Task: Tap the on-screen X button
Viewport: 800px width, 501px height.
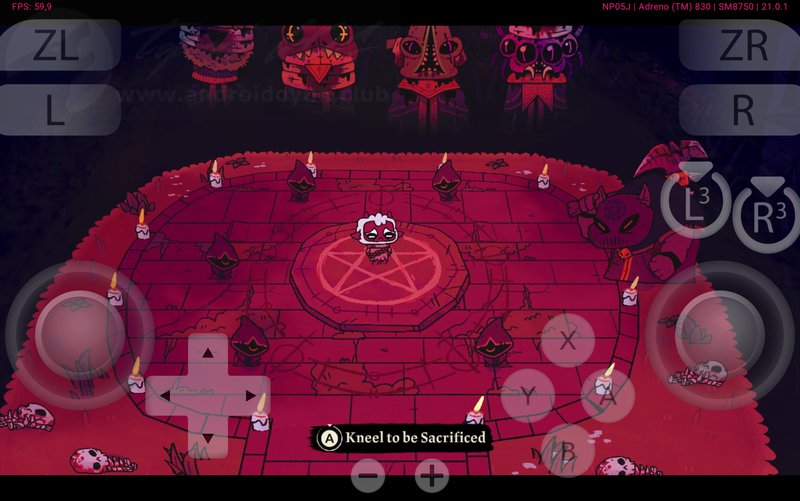Action: click(x=568, y=340)
